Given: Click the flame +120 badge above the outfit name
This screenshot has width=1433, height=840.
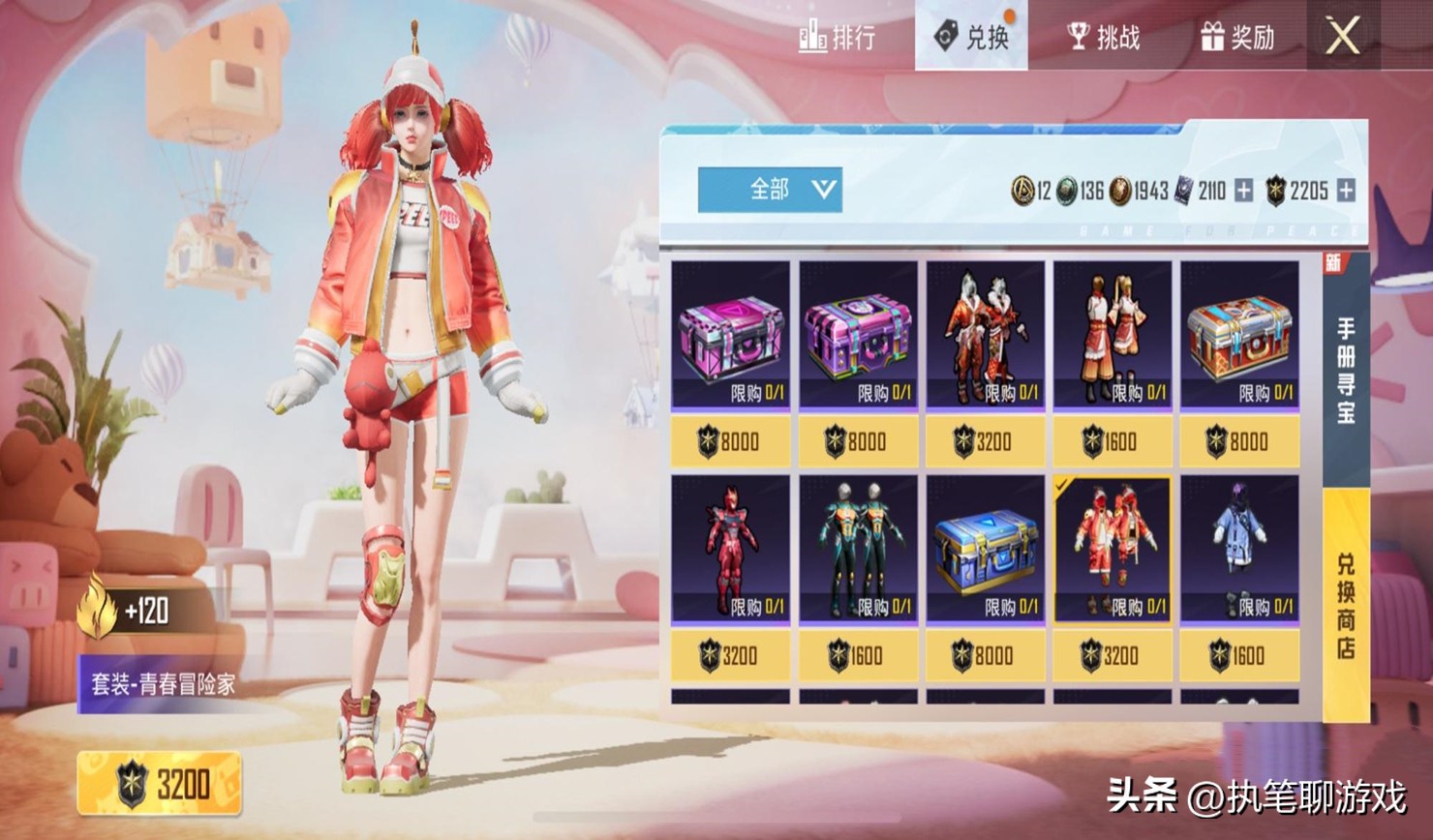Looking at the screenshot, I should coord(126,611).
